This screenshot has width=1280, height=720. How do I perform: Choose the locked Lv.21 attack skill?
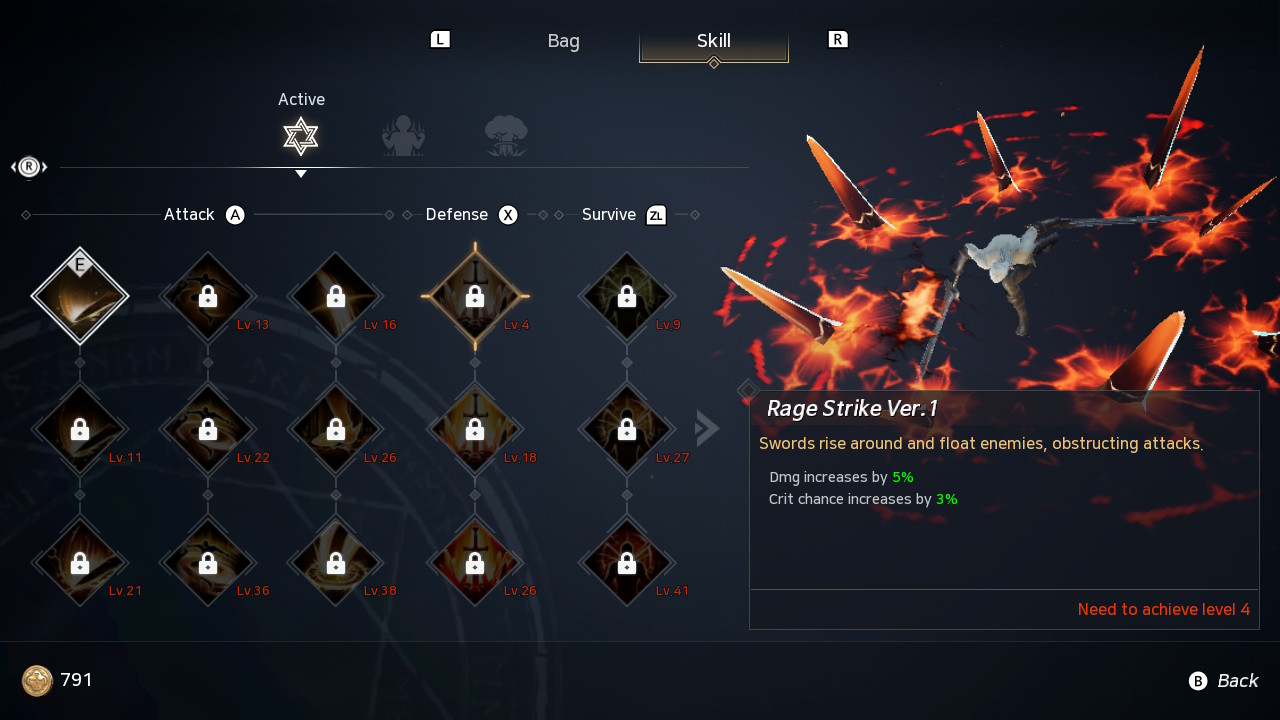[80, 562]
